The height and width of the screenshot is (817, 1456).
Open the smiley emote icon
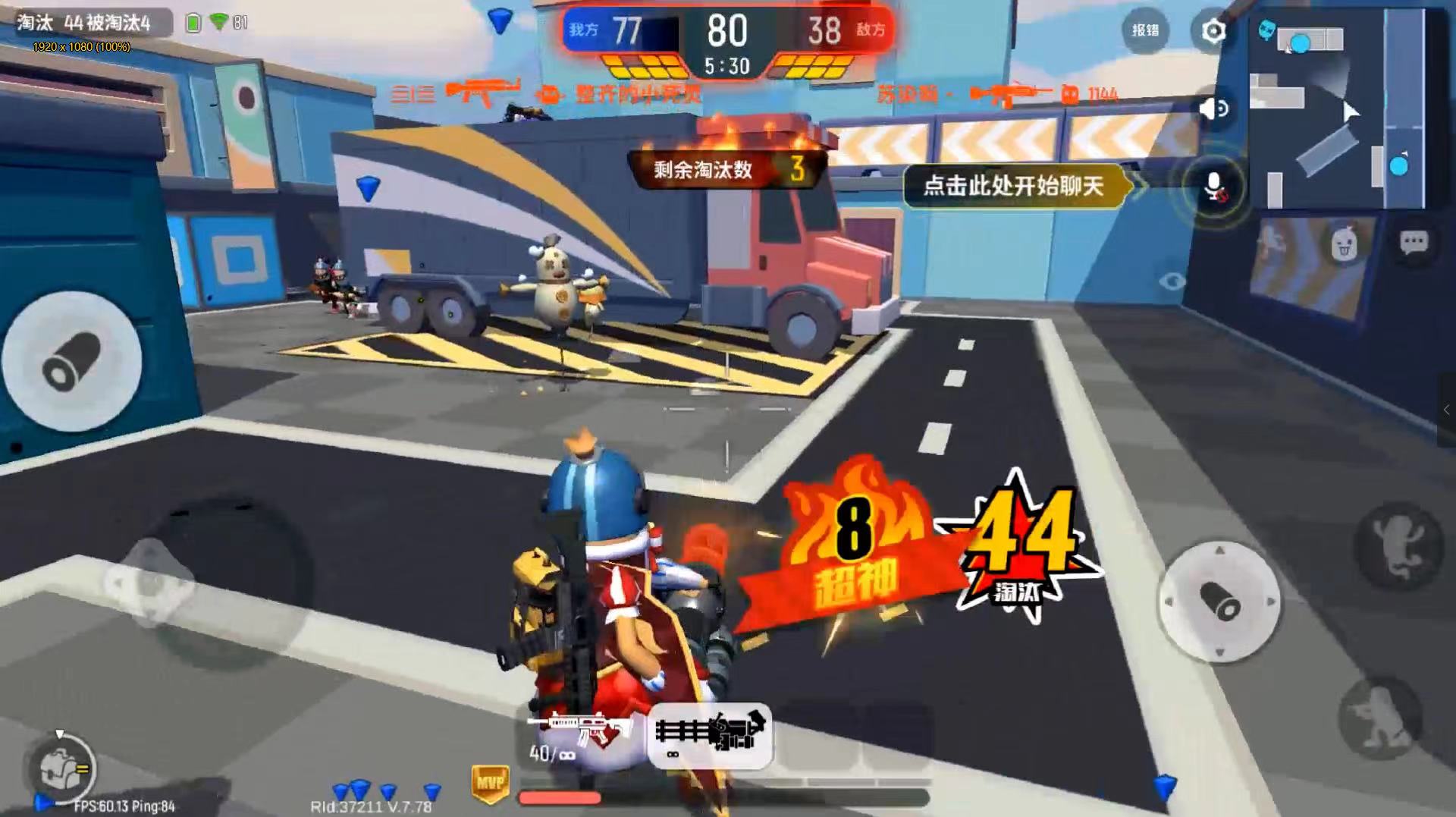click(x=1344, y=245)
